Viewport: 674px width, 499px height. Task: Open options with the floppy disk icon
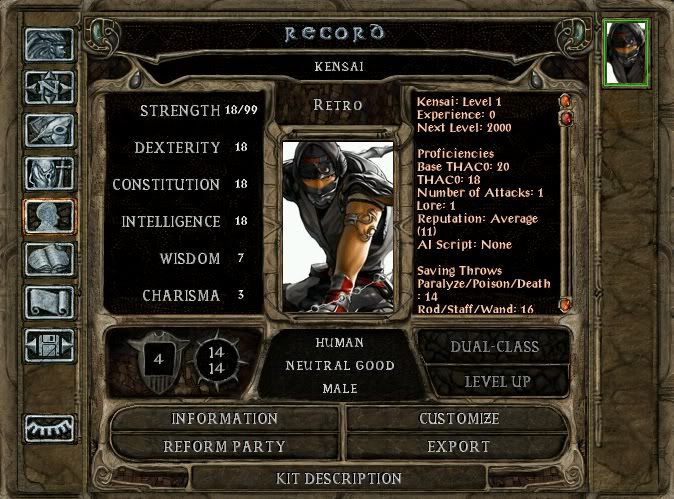click(x=49, y=345)
